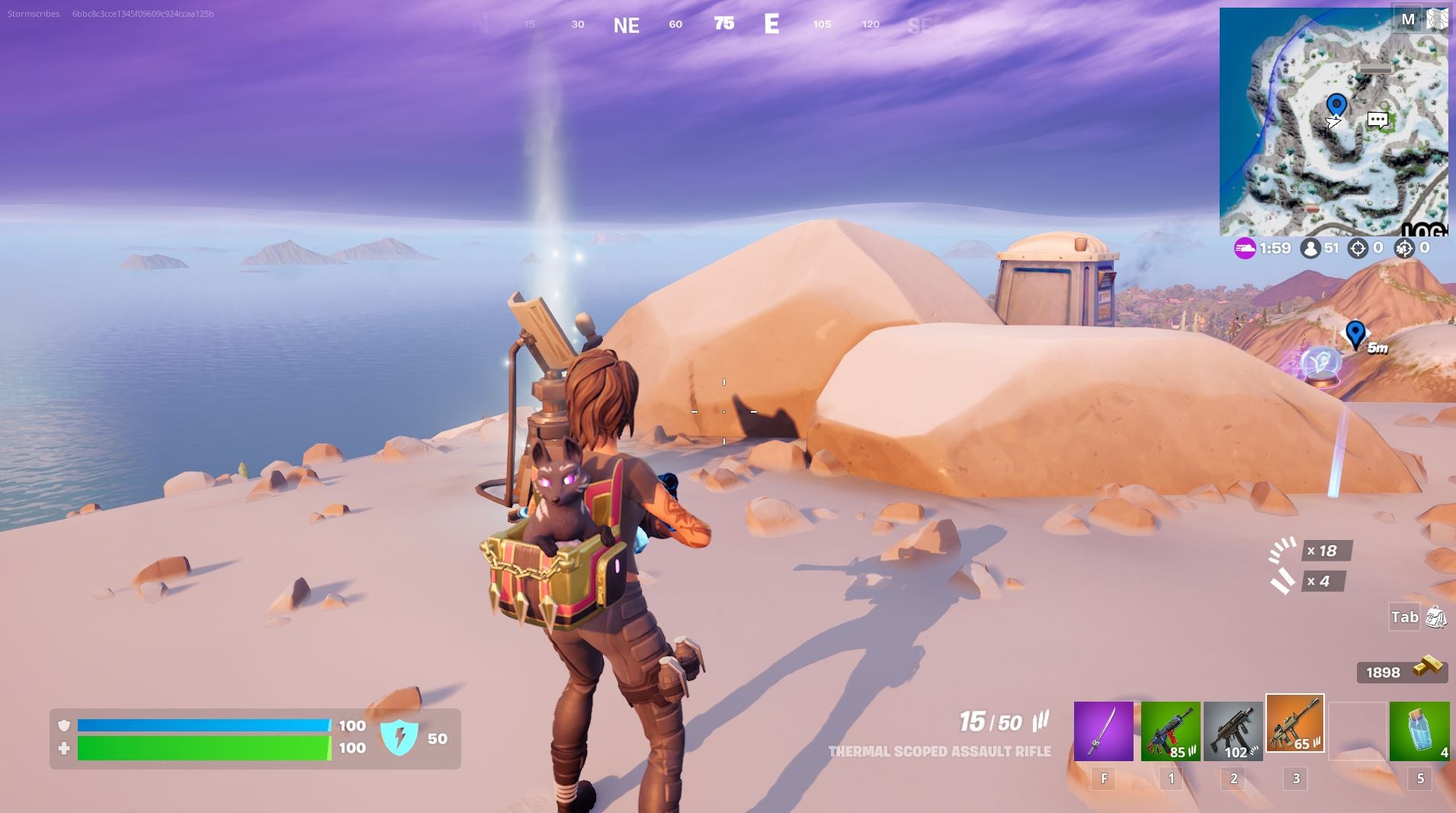
Task: Click the E heading on the compass
Action: click(x=773, y=24)
